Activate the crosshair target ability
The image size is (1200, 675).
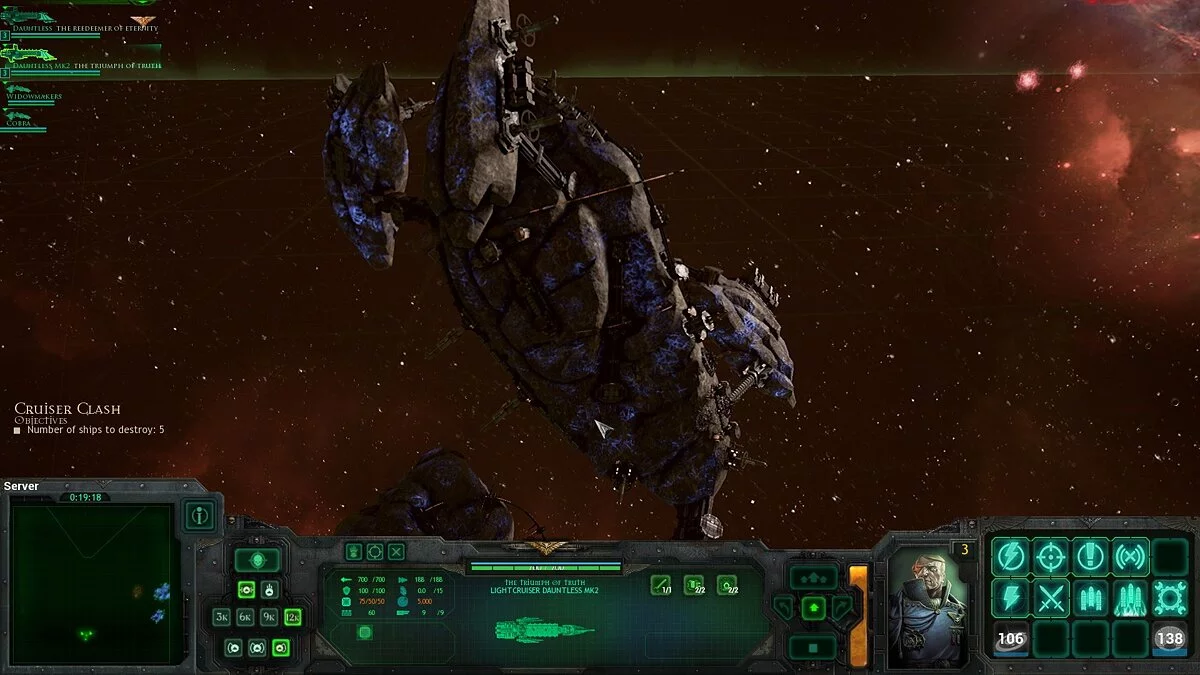point(1051,557)
